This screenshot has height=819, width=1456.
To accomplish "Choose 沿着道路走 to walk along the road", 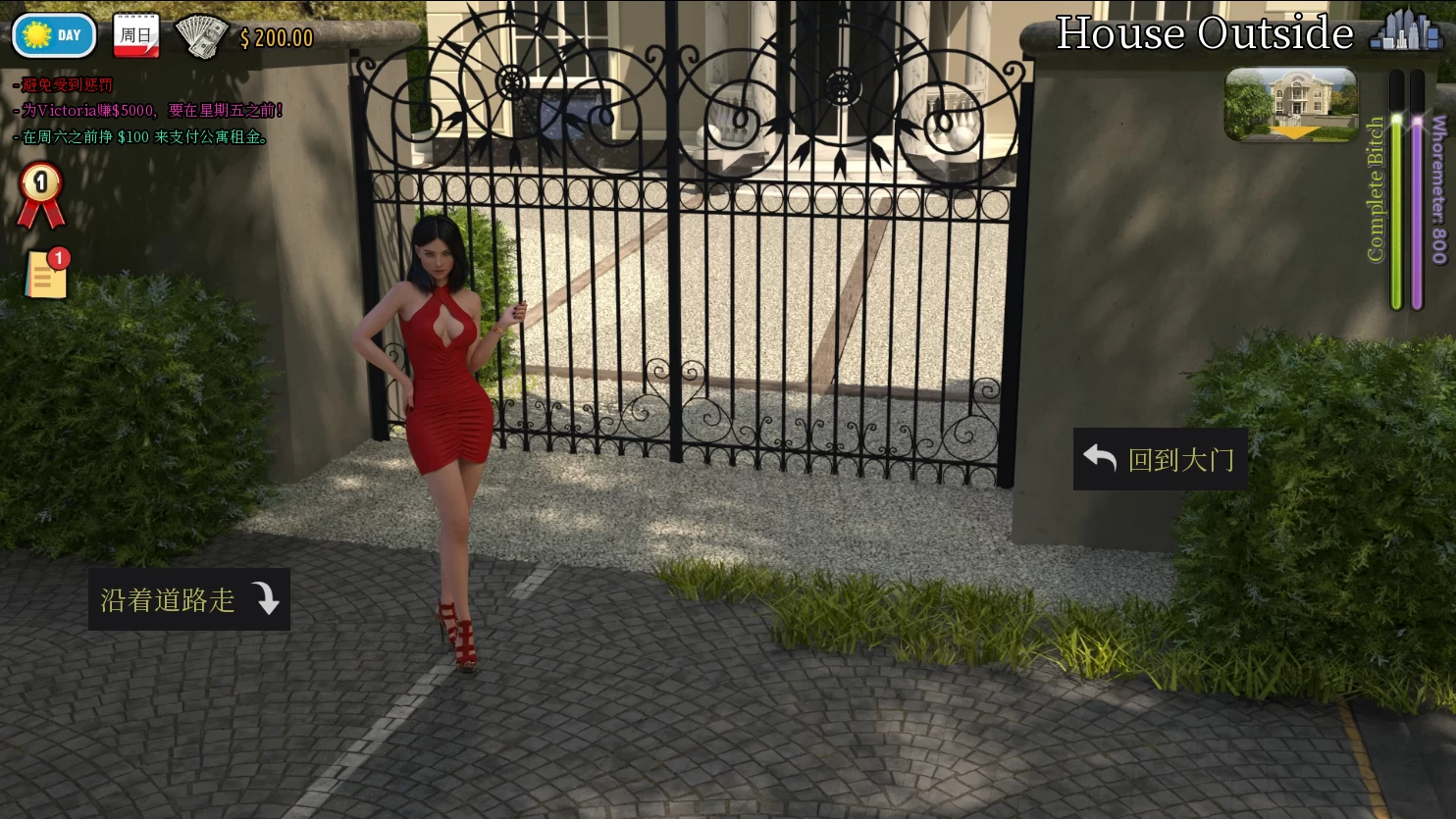I will pyautogui.click(x=189, y=599).
